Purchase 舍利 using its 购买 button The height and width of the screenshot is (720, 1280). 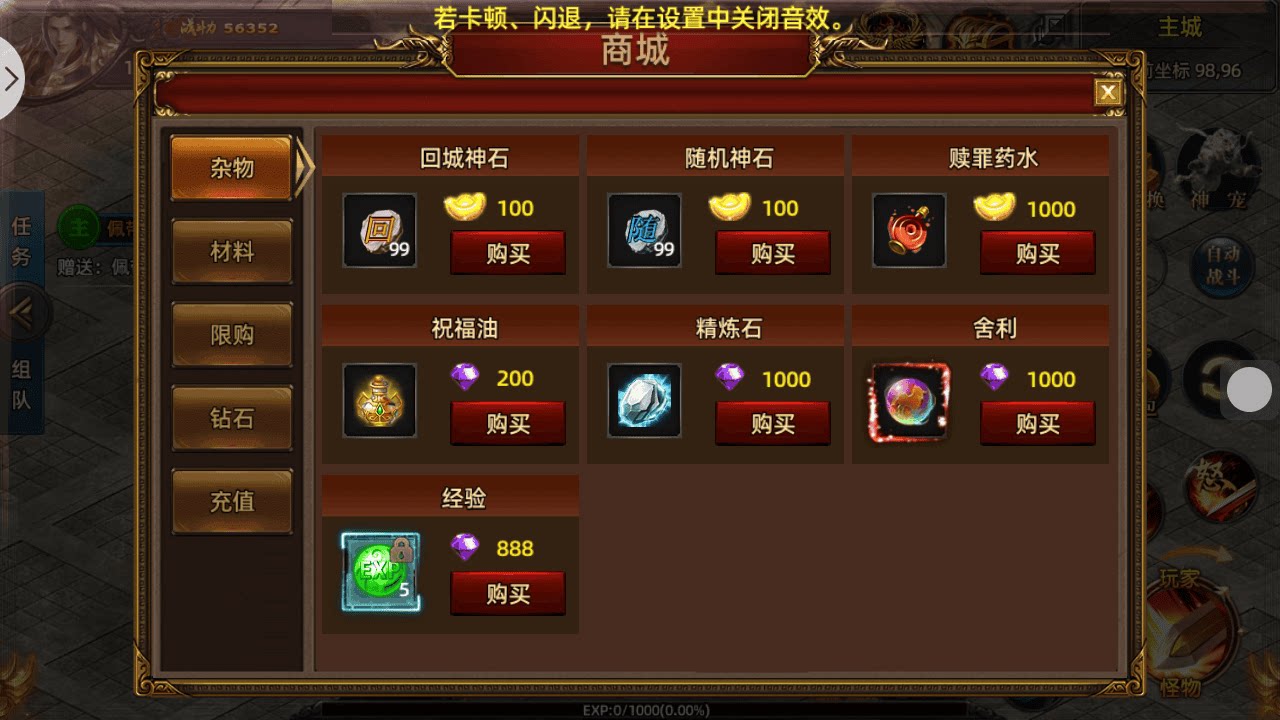[x=1037, y=424]
